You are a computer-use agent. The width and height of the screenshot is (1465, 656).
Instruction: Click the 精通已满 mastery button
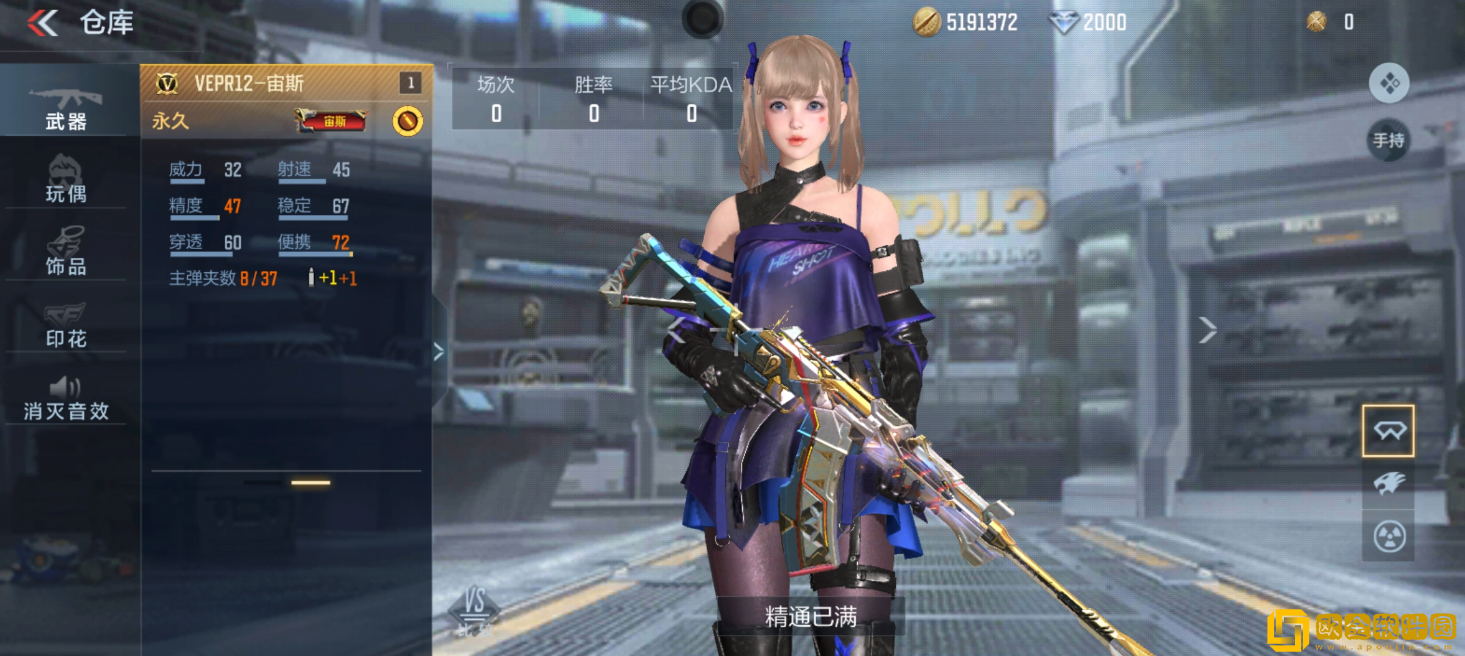coord(810,617)
